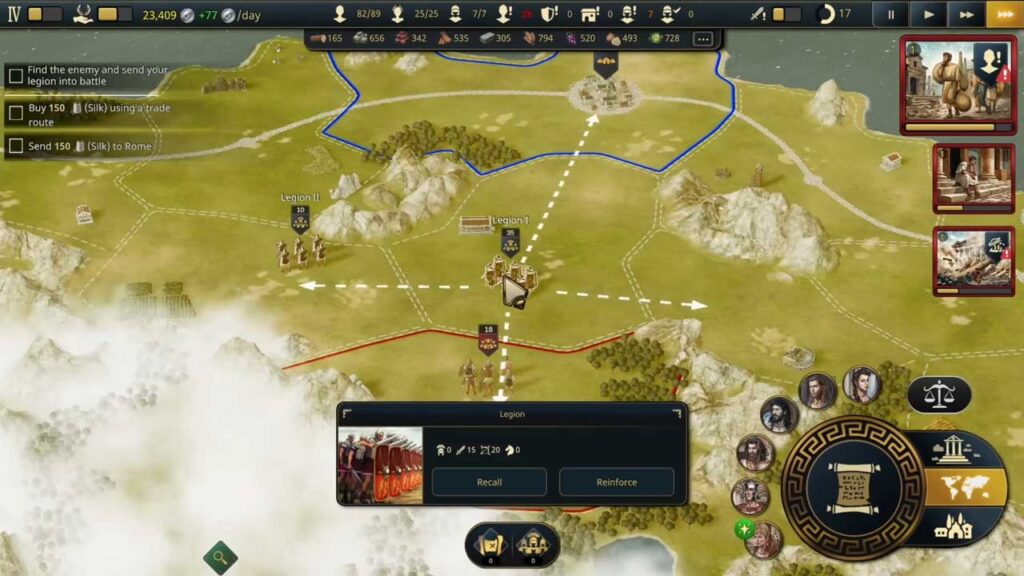Select the triple-arrow fastest speed button
This screenshot has width=1024, height=576.
[x=1003, y=14]
